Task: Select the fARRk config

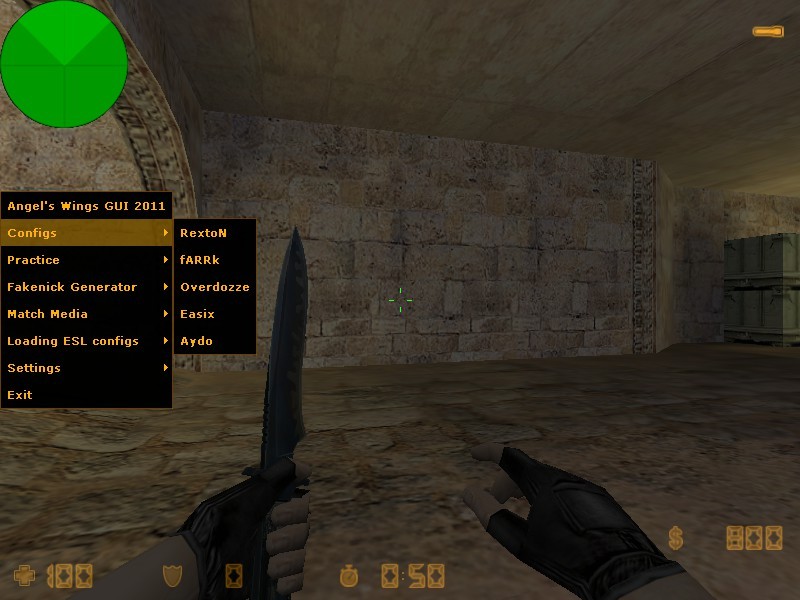Action: (x=214, y=260)
